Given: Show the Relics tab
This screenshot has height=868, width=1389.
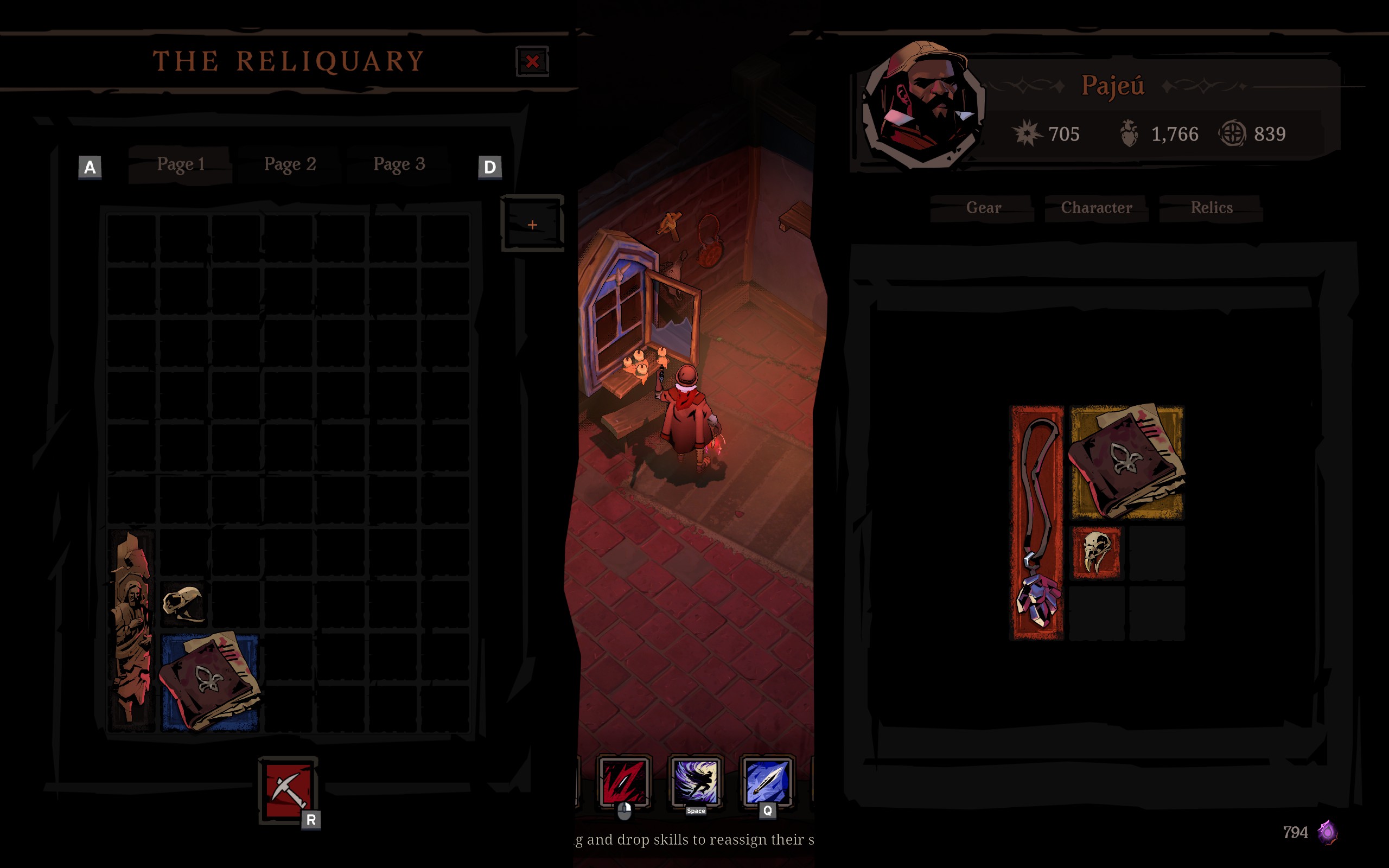Looking at the screenshot, I should (x=1211, y=208).
